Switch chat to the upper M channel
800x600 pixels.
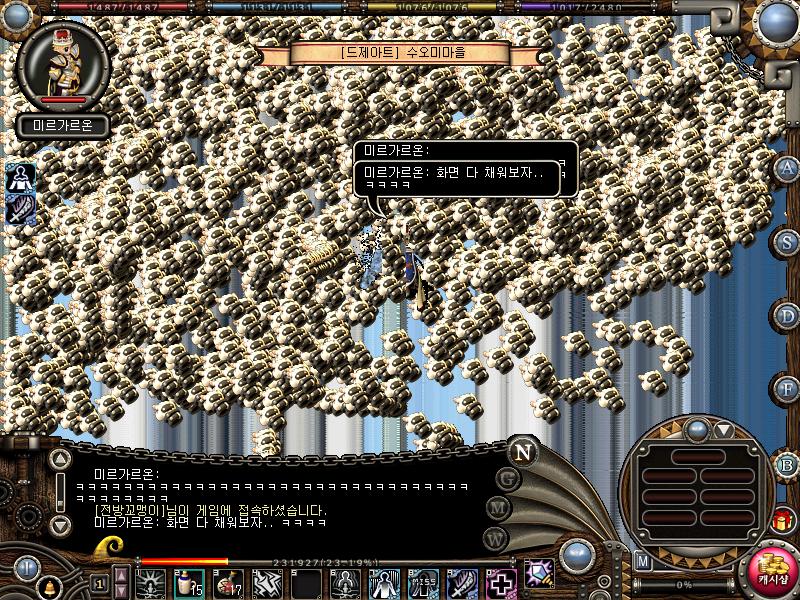click(x=498, y=507)
